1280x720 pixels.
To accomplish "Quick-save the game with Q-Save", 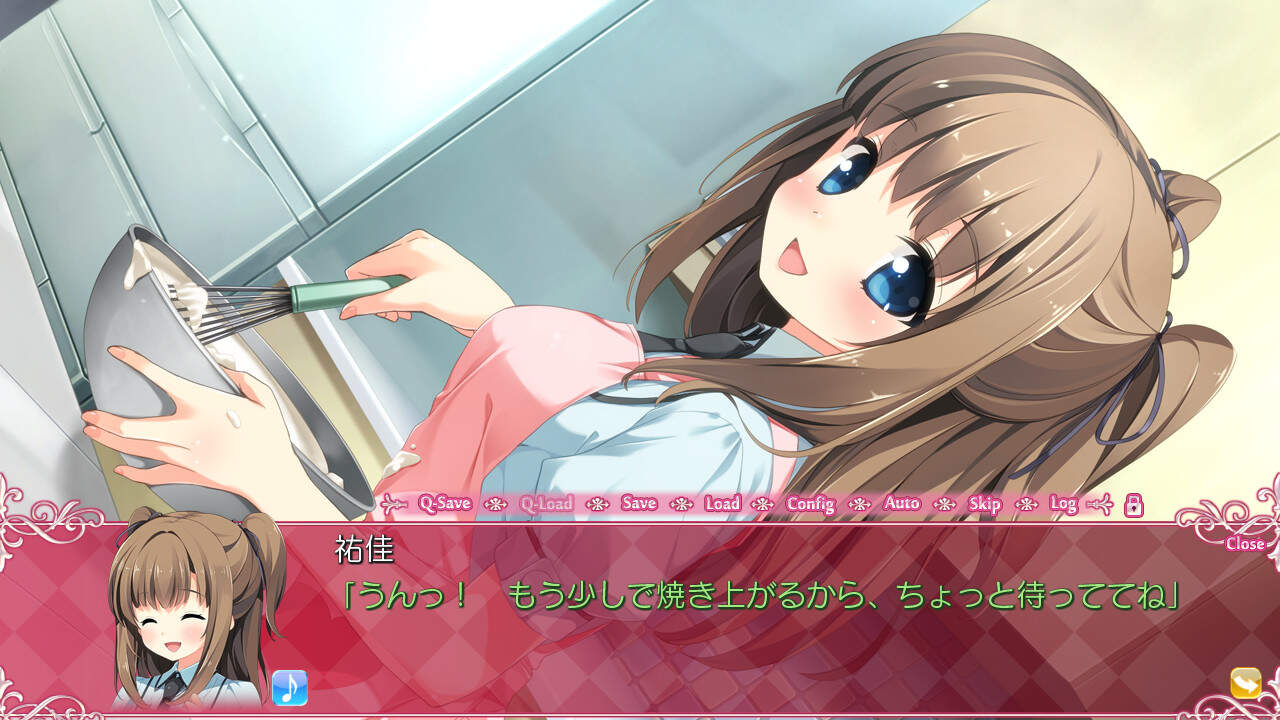I will (x=446, y=505).
